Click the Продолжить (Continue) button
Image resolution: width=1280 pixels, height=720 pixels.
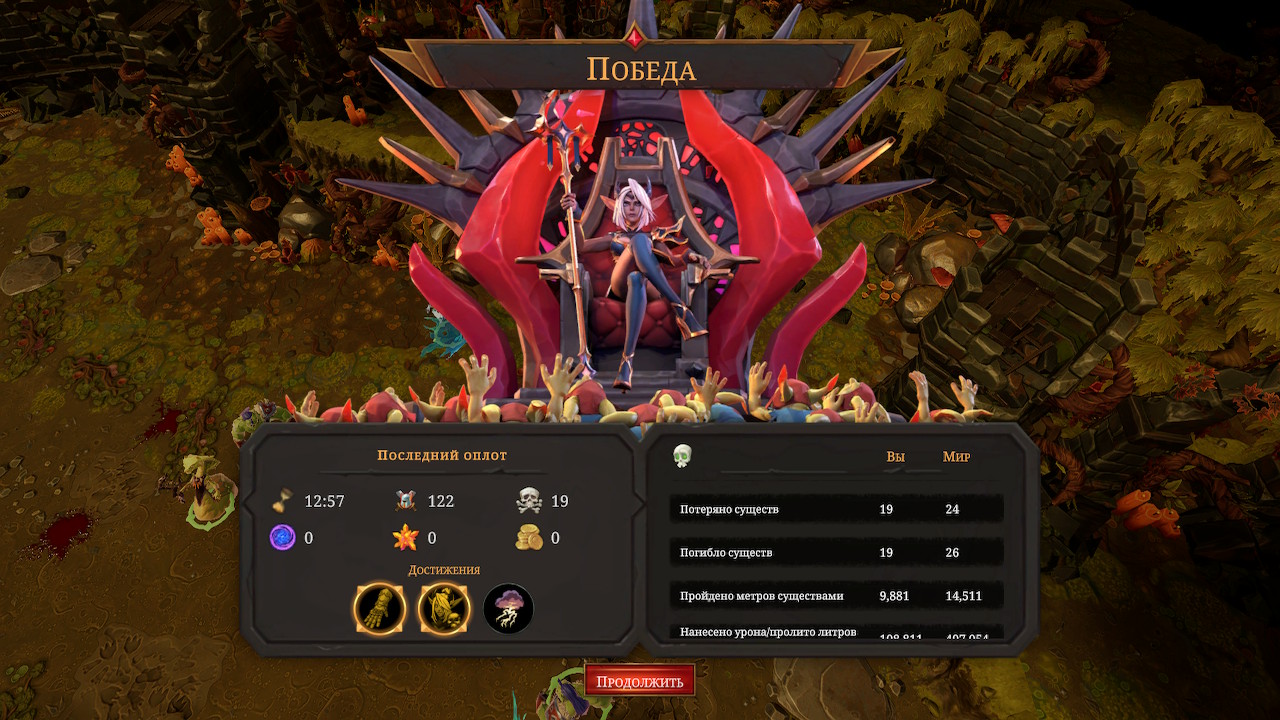[x=639, y=681]
